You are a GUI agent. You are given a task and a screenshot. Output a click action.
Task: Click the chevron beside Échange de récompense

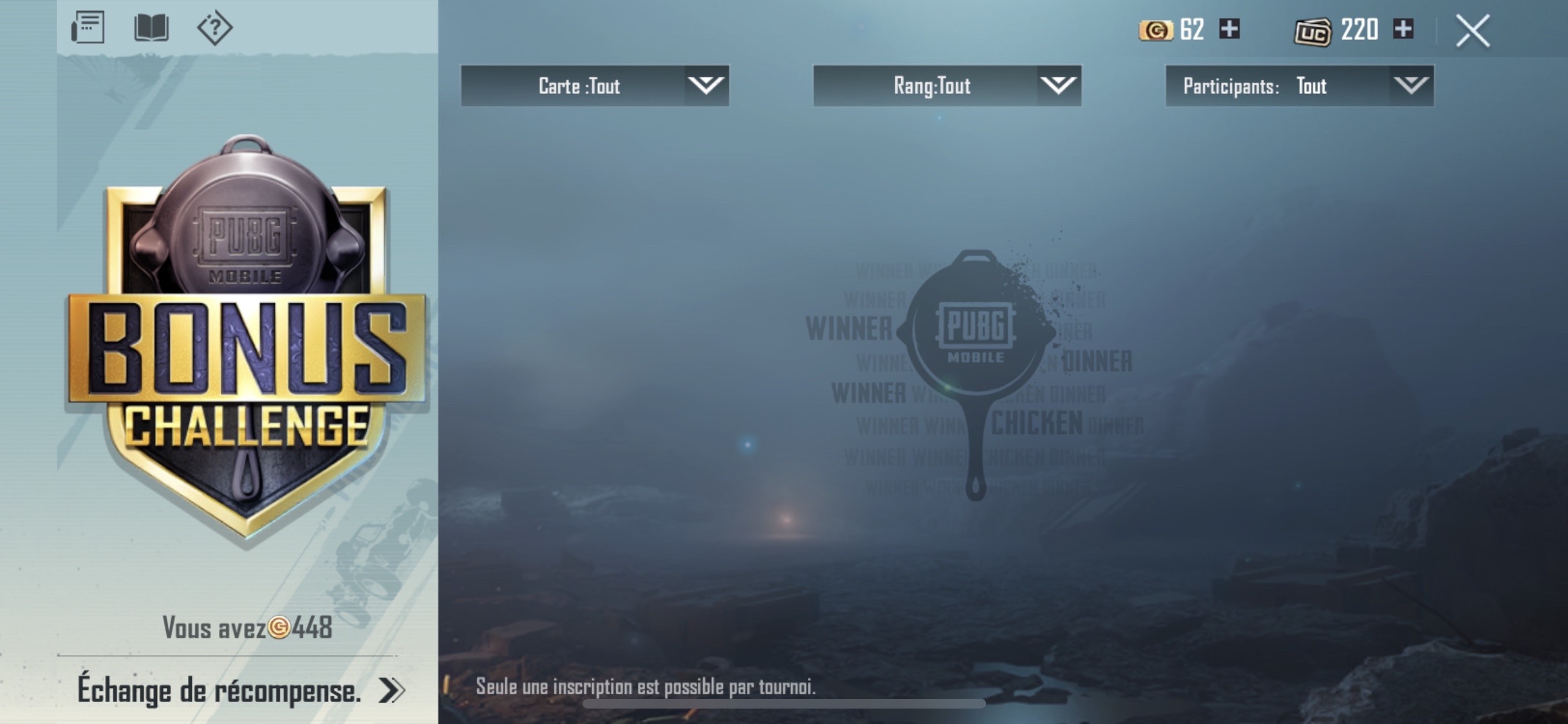[x=391, y=690]
